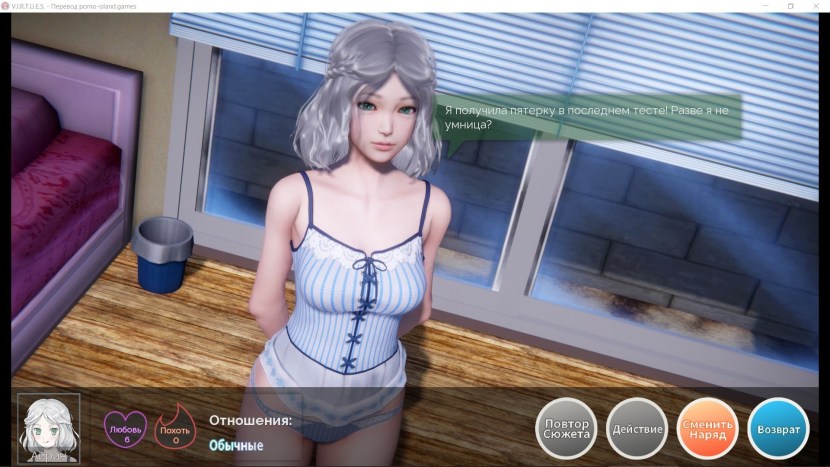
Task: Click the silver-haired character portrait
Action: 49,427
